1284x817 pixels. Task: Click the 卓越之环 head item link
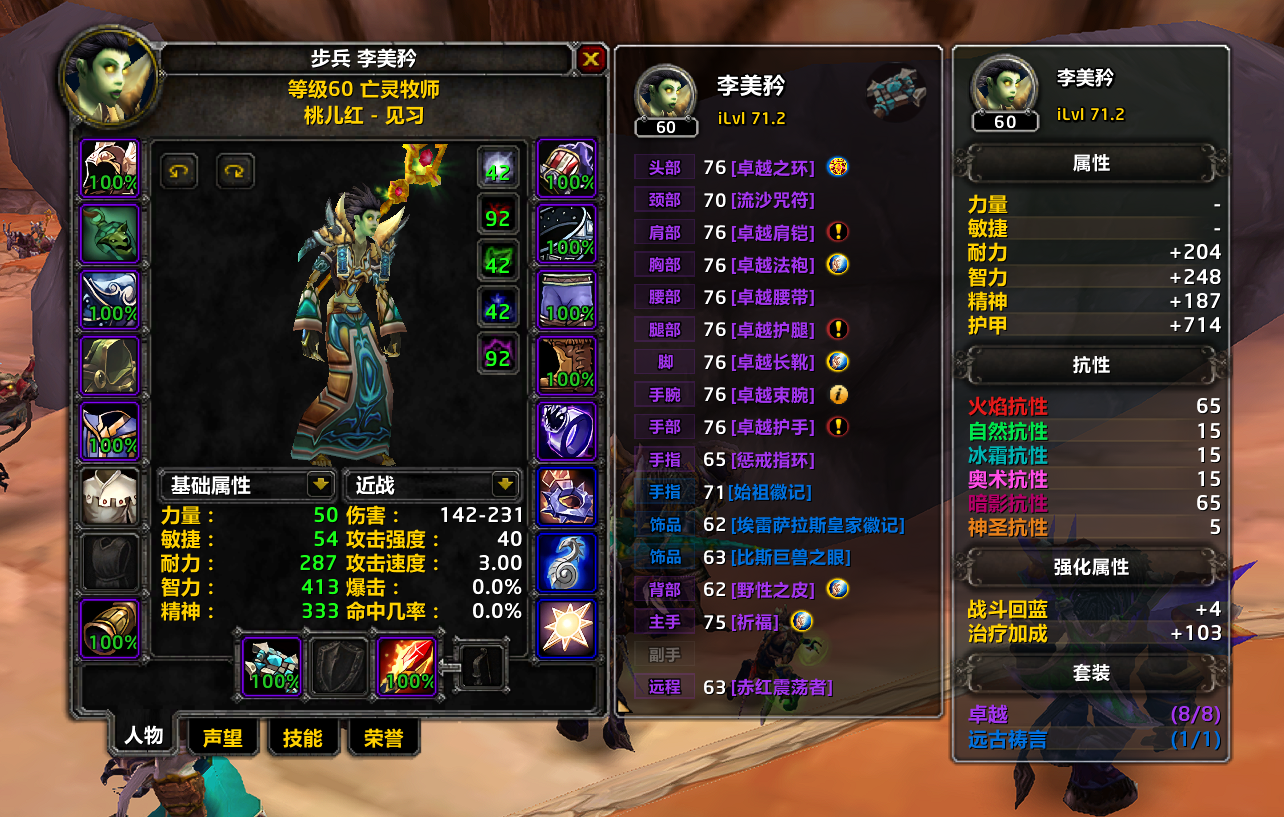point(773,168)
